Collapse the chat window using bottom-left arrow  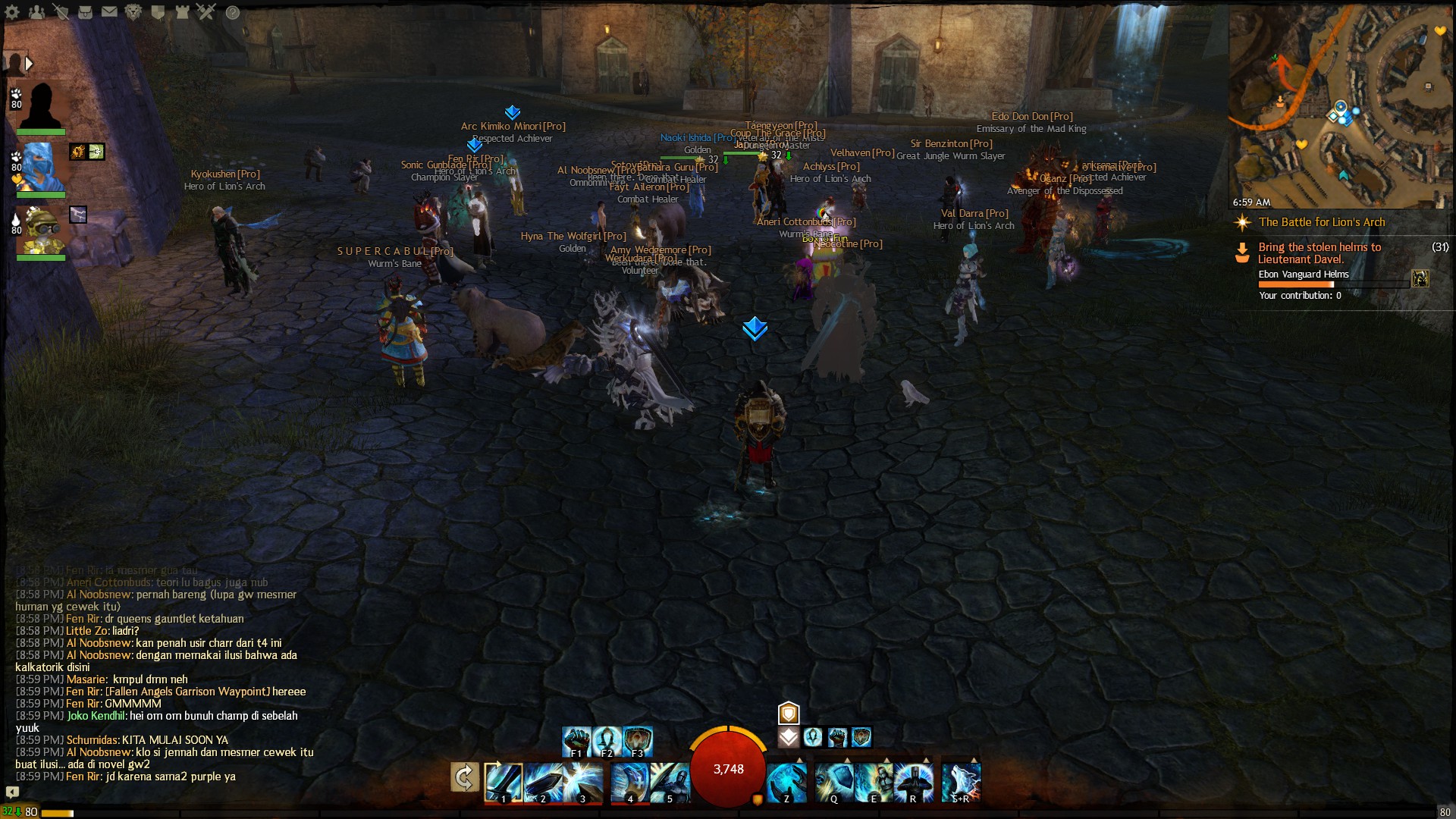click(x=11, y=790)
